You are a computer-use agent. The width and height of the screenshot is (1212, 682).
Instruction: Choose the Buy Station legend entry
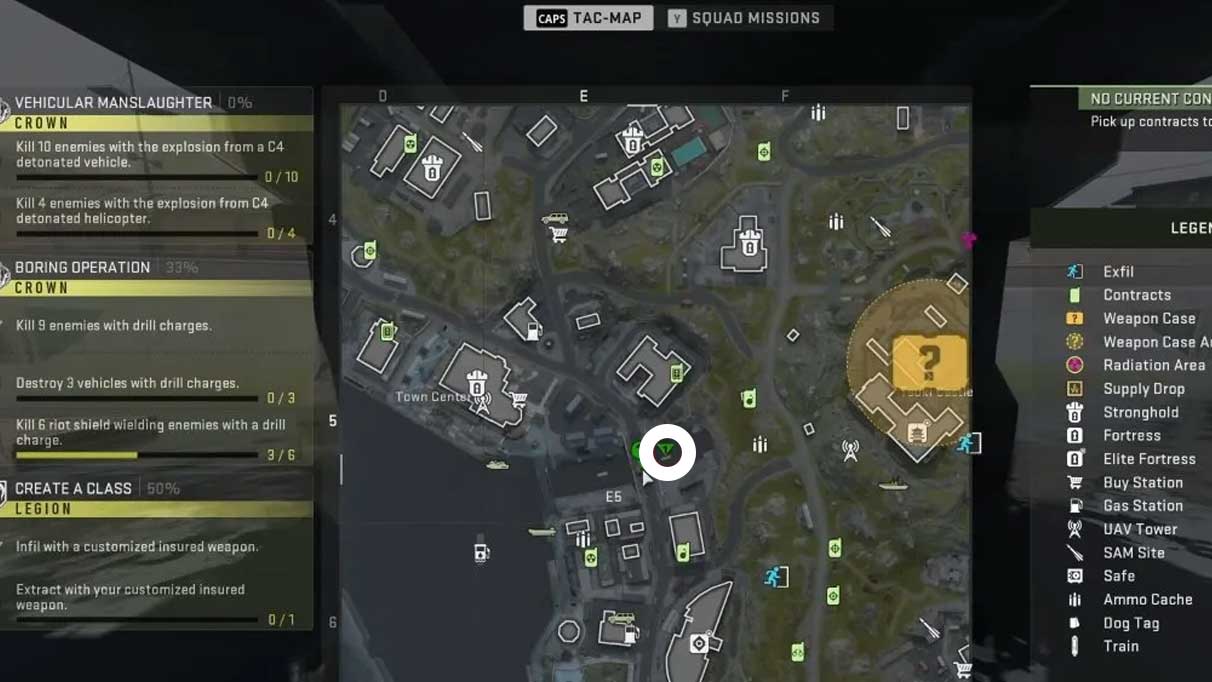1142,482
